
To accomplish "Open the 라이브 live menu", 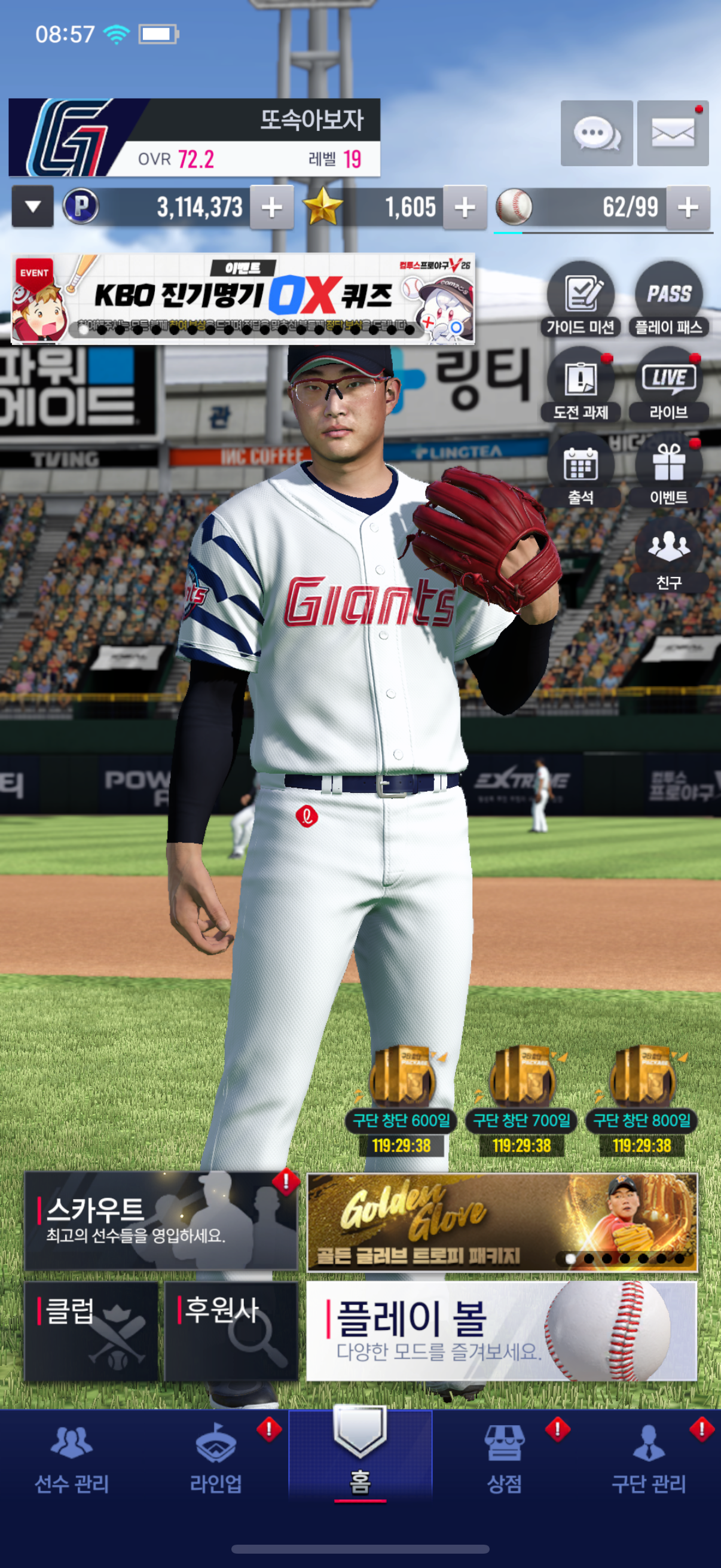I will (x=668, y=385).
